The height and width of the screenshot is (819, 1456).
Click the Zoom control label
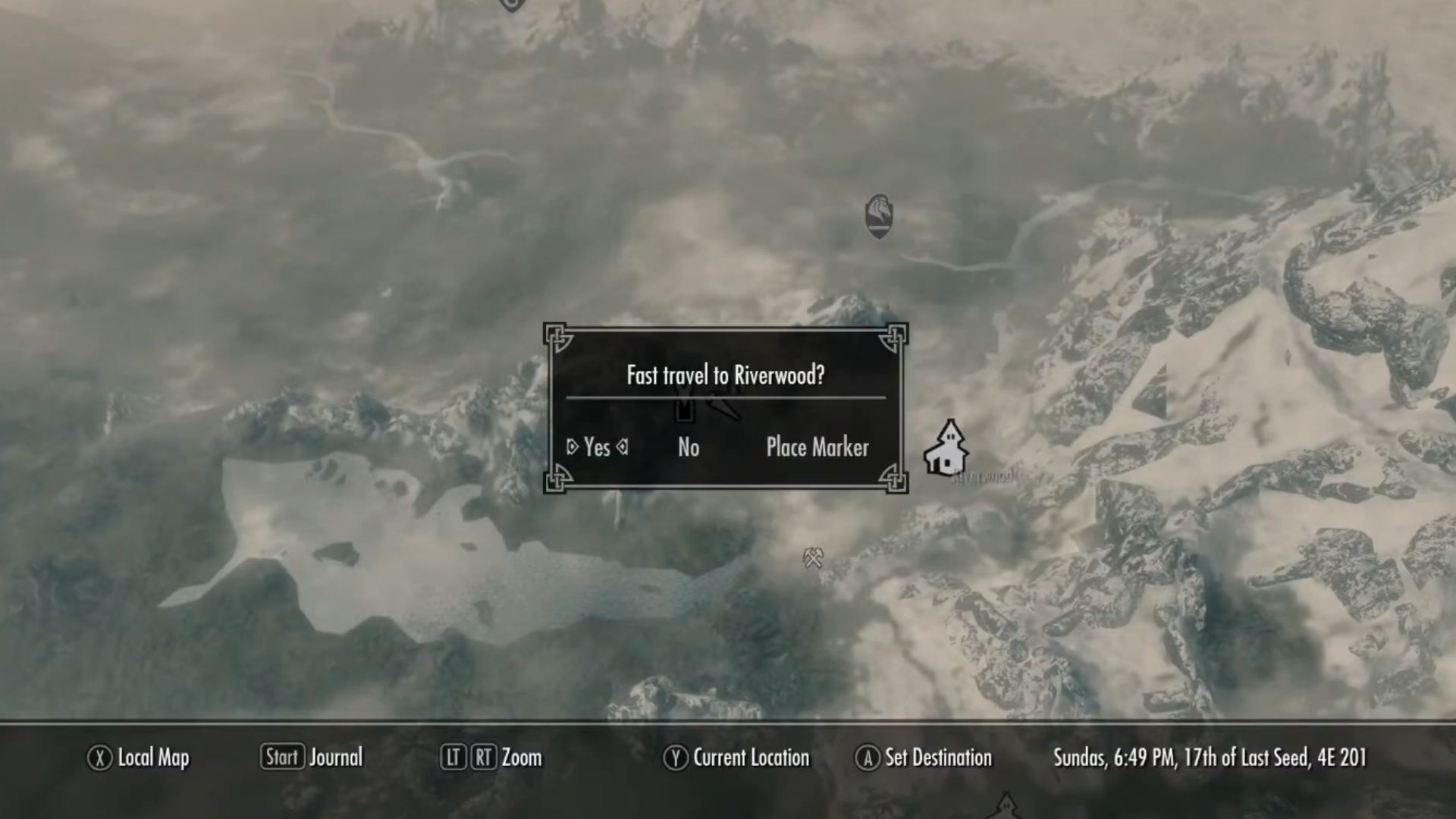point(521,758)
